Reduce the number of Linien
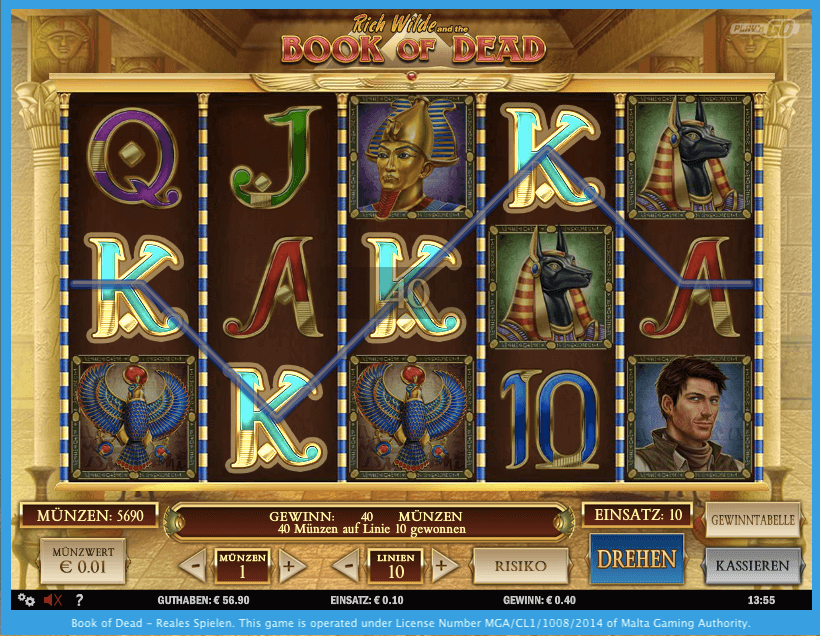820x636 pixels. [x=347, y=566]
